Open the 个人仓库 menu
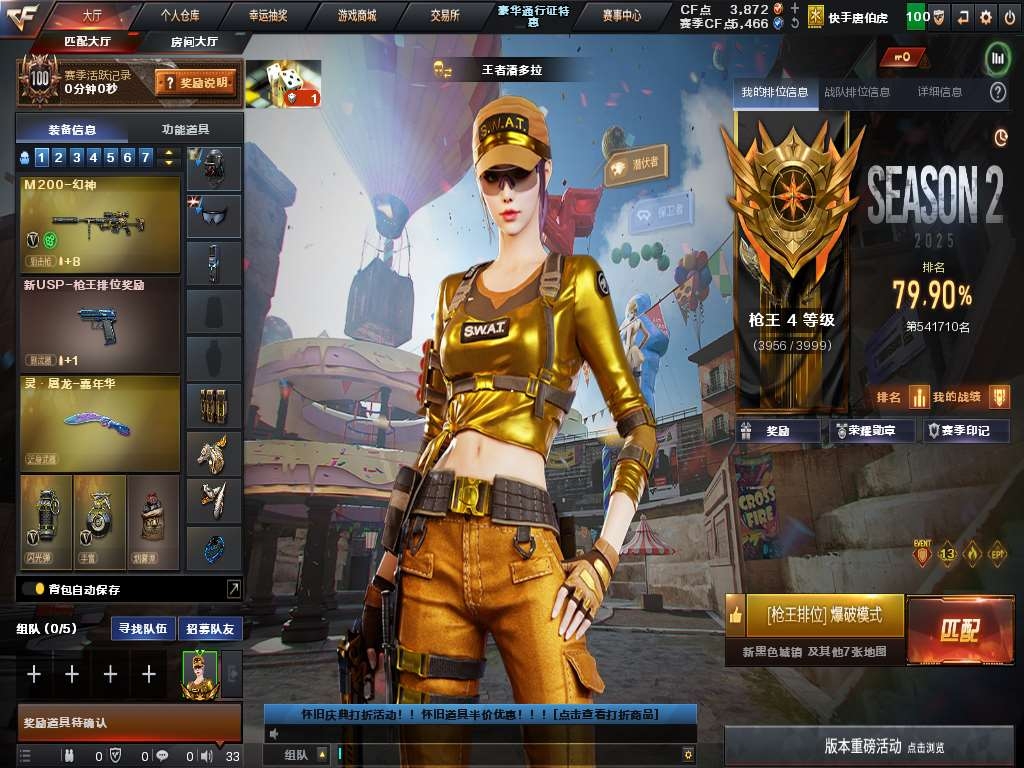The width and height of the screenshot is (1024, 768). (180, 16)
